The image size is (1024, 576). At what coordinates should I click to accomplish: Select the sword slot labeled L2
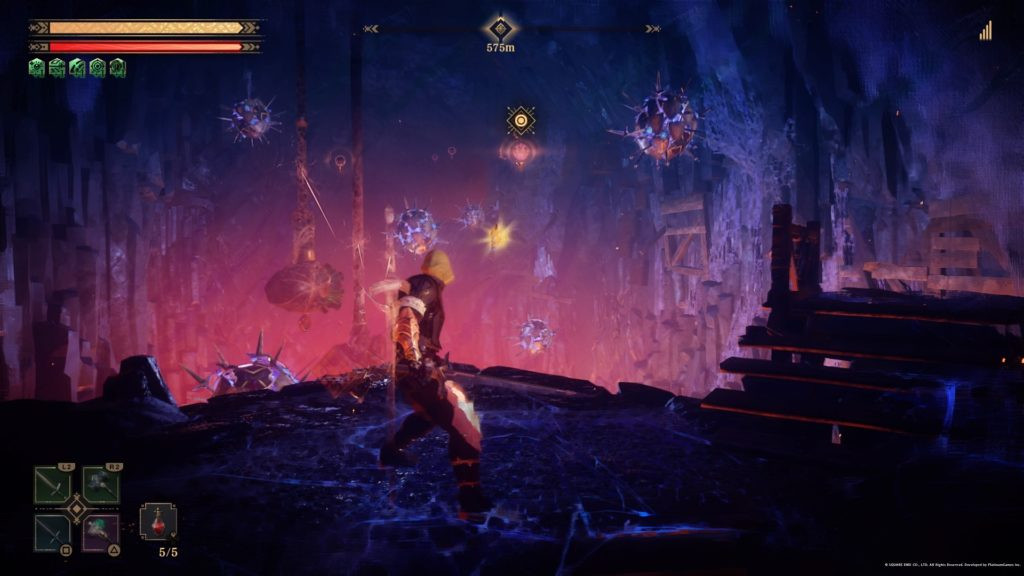(52, 485)
